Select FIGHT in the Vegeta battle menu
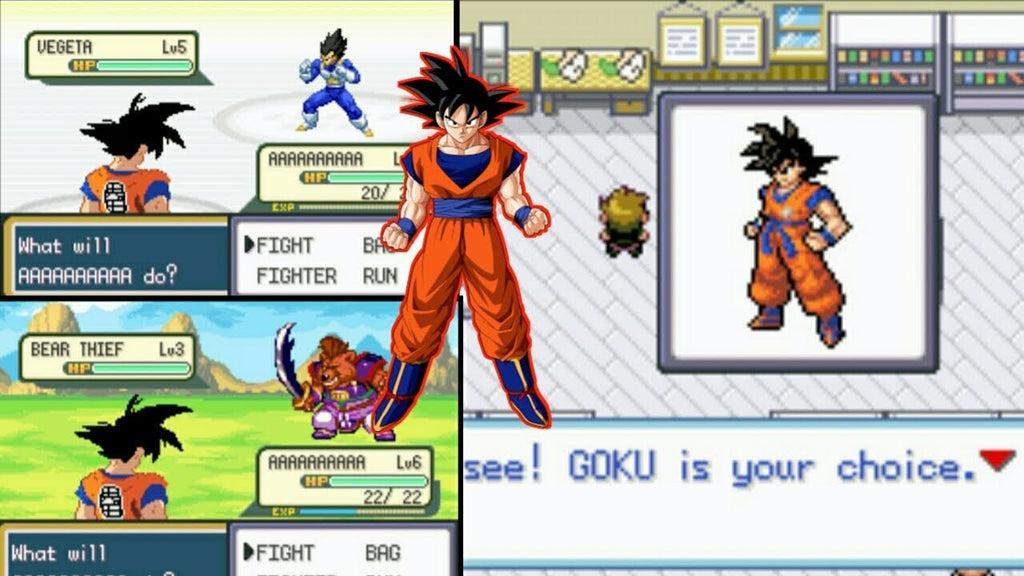Image resolution: width=1024 pixels, height=576 pixels. point(285,245)
